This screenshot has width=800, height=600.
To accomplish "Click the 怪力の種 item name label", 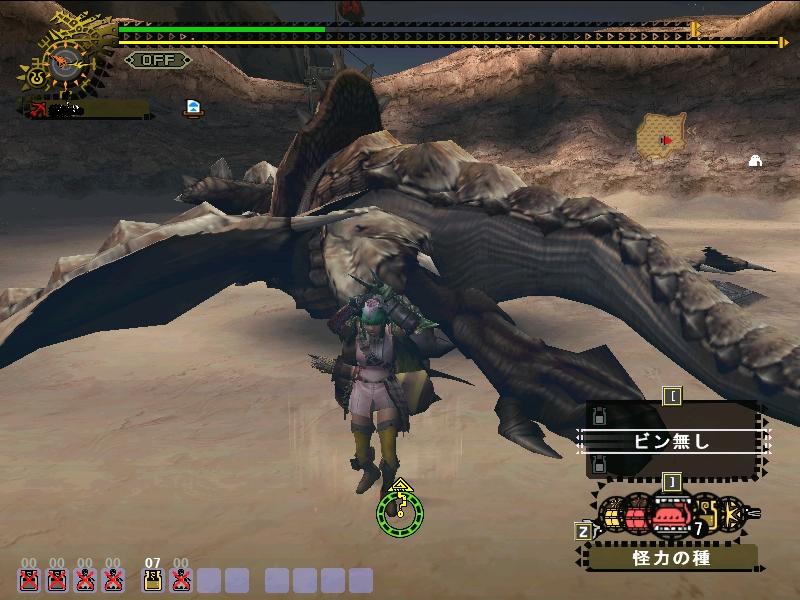I will coord(672,558).
